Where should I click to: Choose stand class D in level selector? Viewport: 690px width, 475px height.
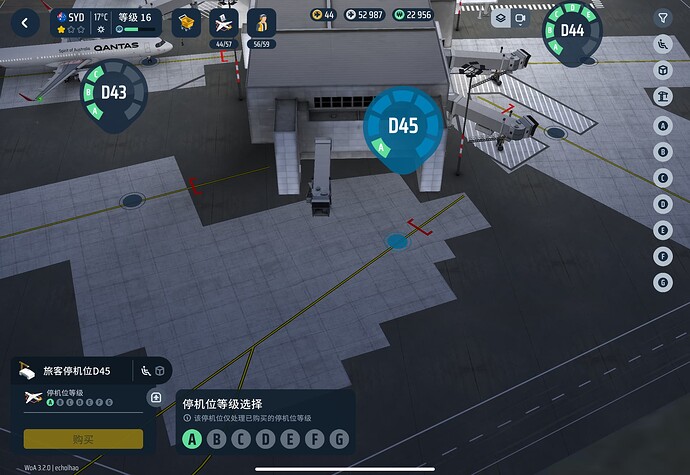tap(265, 439)
